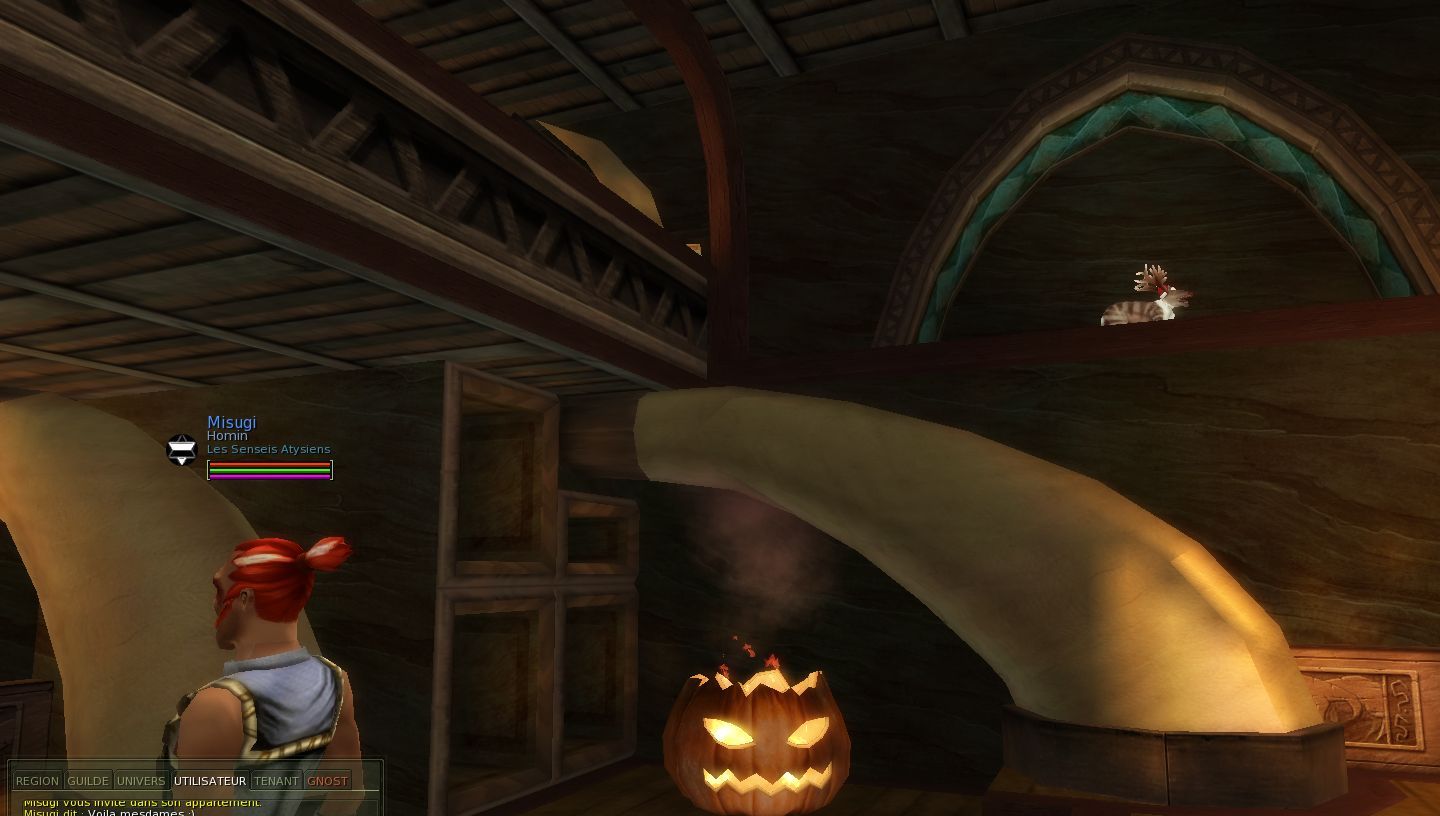Screen dimensions: 1440x816
Task: Select the UNIVERS chat tab
Action: tap(141, 781)
